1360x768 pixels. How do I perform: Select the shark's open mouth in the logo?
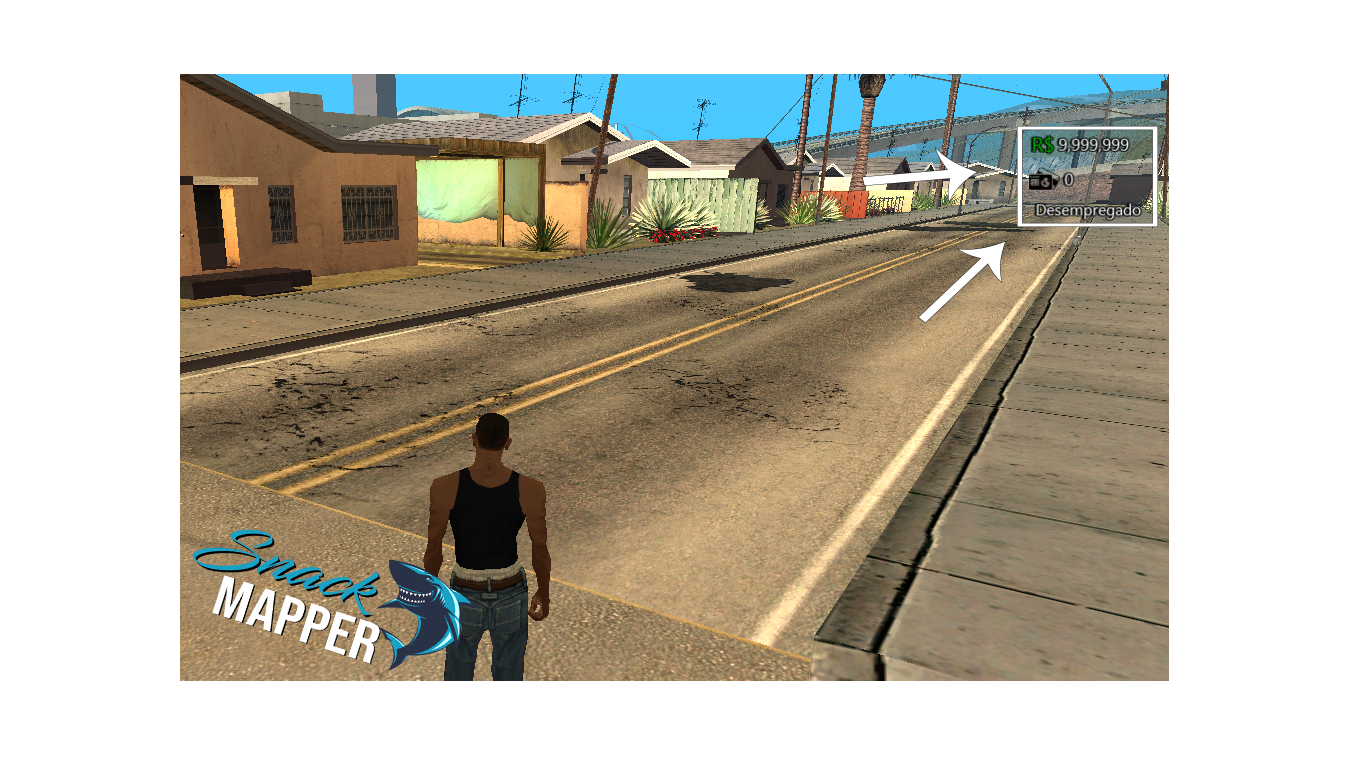414,596
